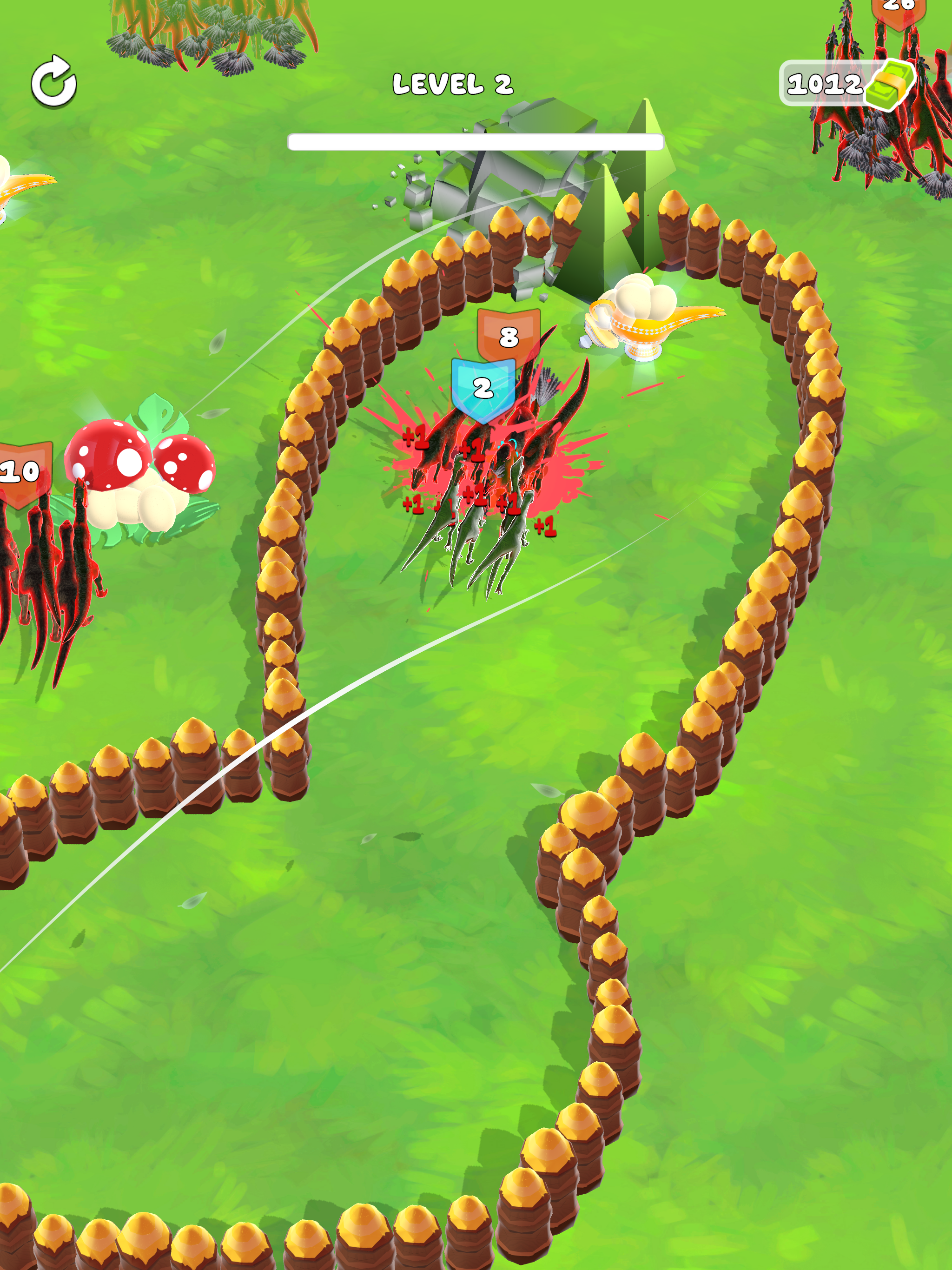The image size is (952, 1270).
Task: Tap the orange shield labeled 10
Action: pos(23,471)
